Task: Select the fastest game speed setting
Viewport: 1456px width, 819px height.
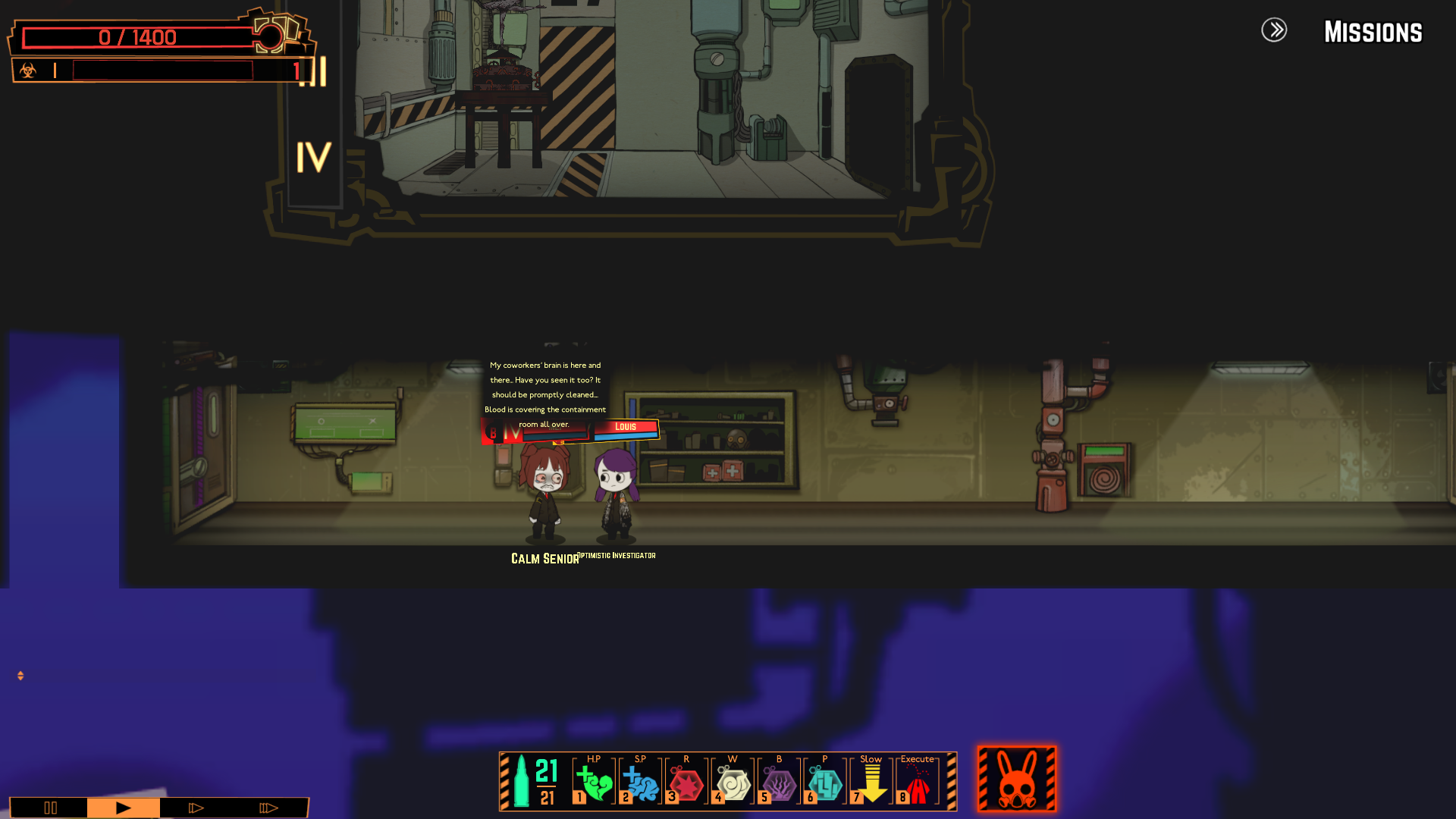Action: tap(267, 808)
